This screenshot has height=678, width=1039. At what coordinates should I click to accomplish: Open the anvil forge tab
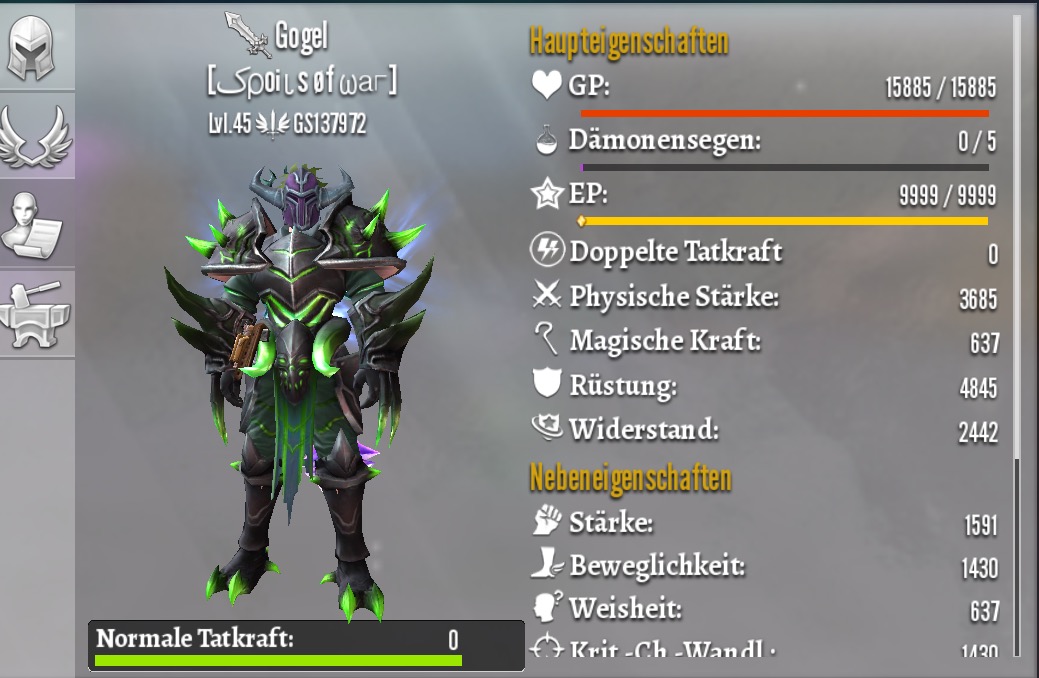36,311
